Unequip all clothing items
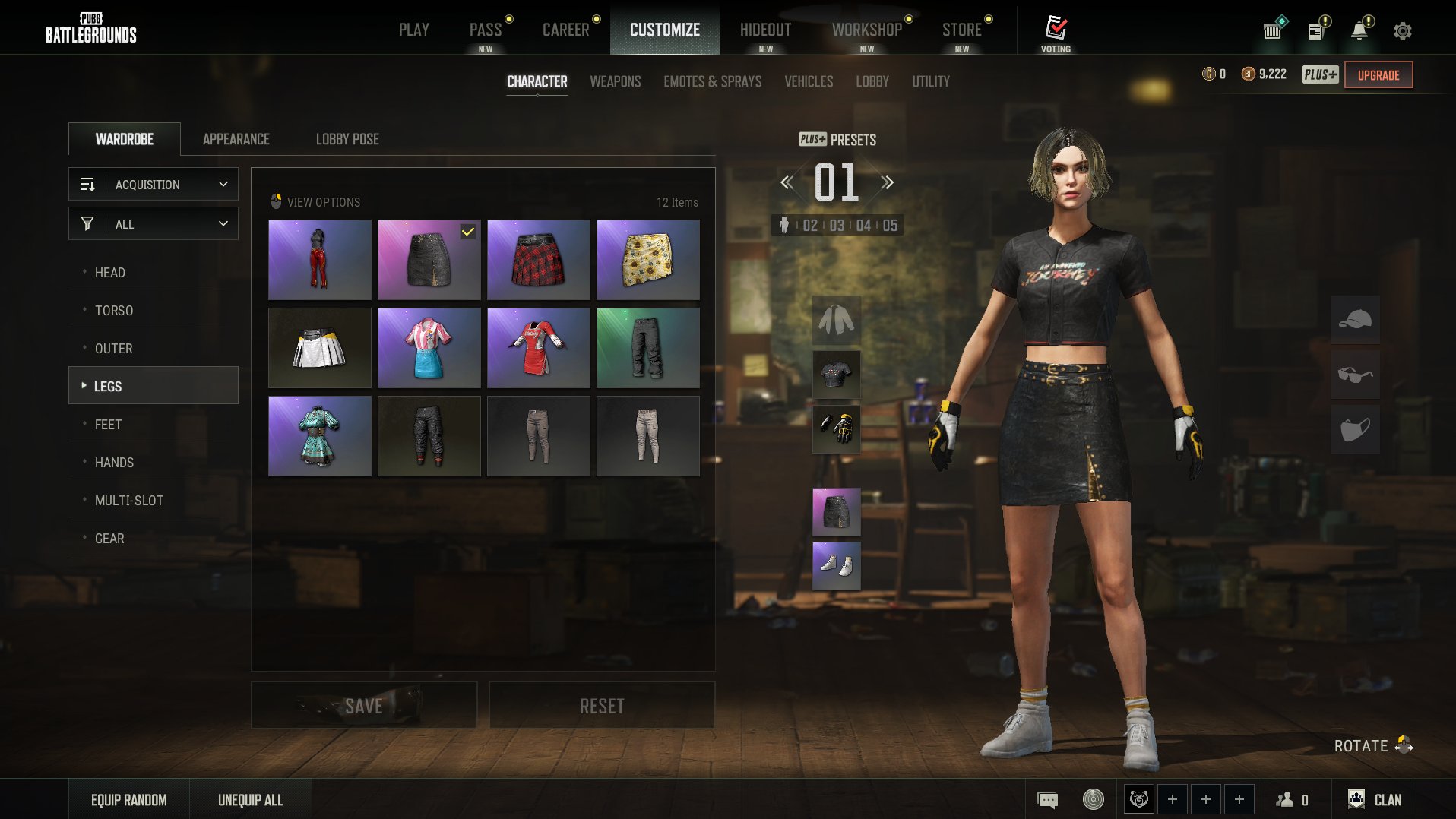 click(x=250, y=800)
